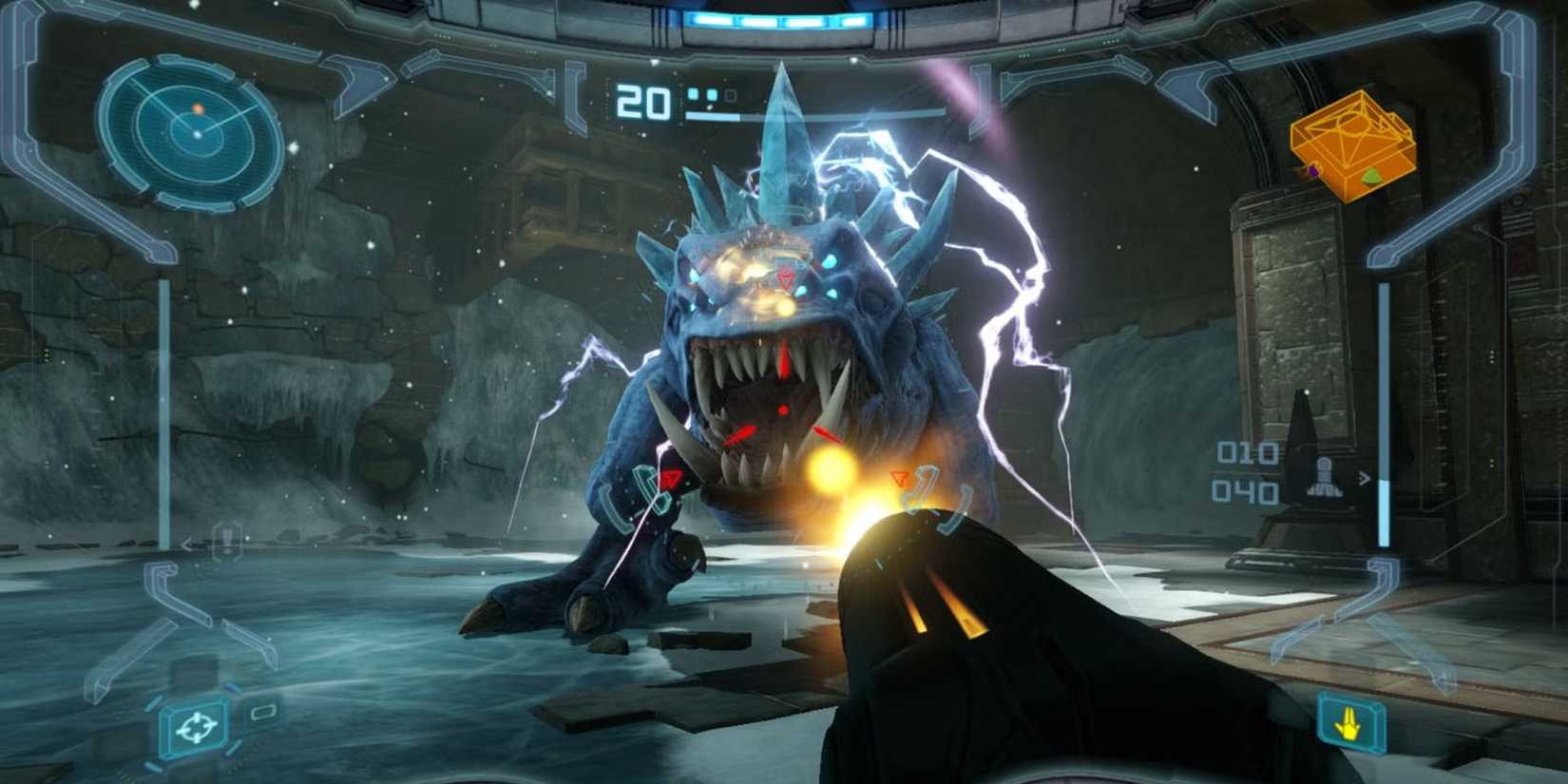The height and width of the screenshot is (784, 1568).
Task: Click the purple helix icon beside the orange box
Action: (x=1313, y=170)
